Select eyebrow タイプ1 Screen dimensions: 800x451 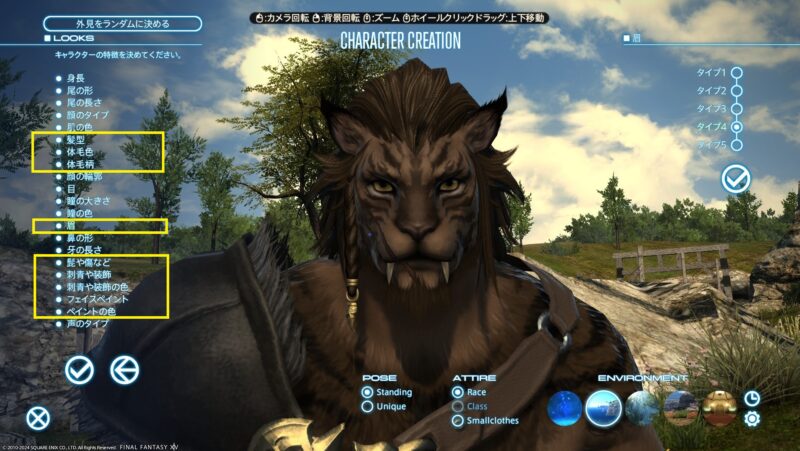[x=737, y=72]
